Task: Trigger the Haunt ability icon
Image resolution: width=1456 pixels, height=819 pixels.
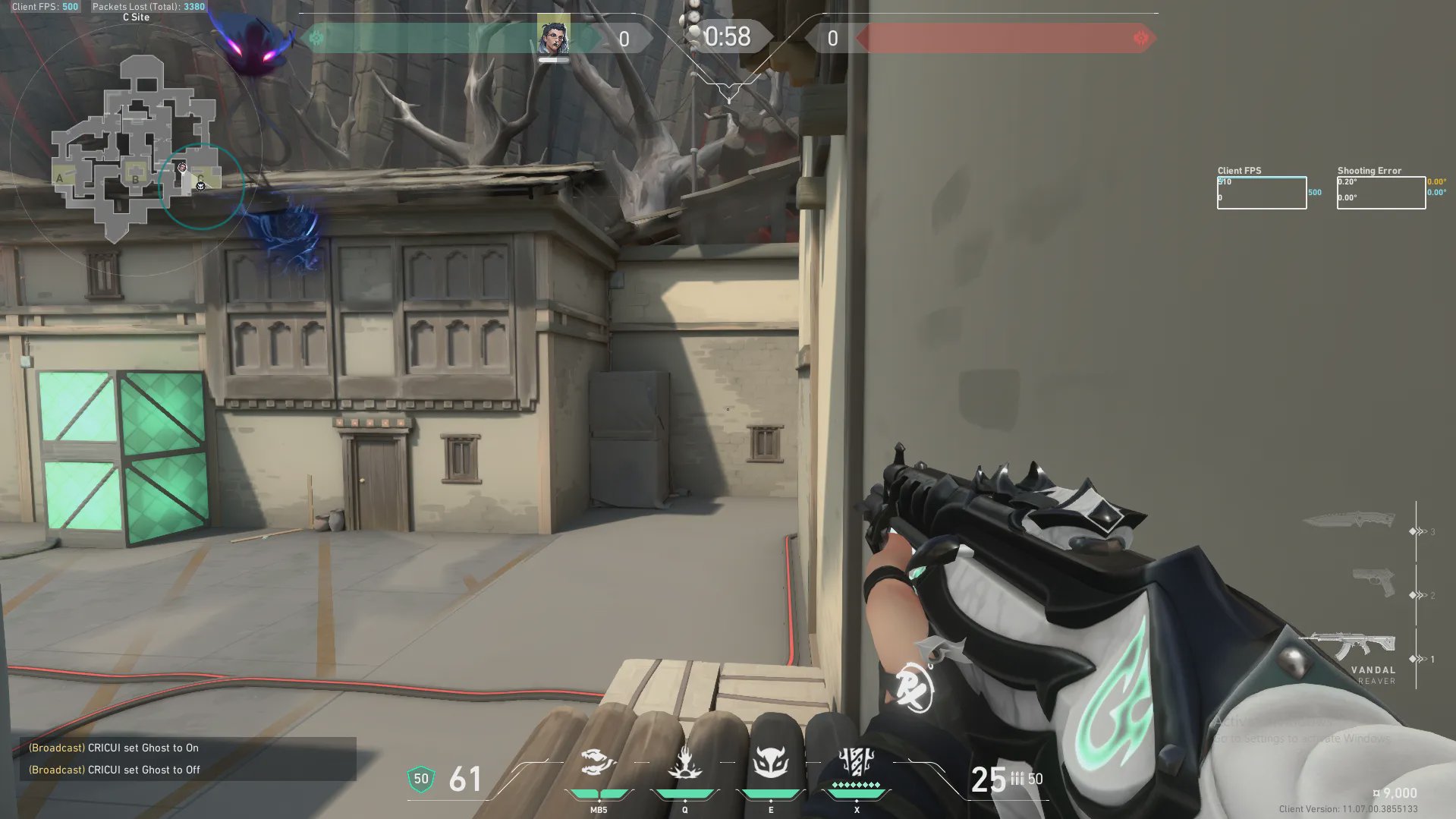Action: (770, 762)
